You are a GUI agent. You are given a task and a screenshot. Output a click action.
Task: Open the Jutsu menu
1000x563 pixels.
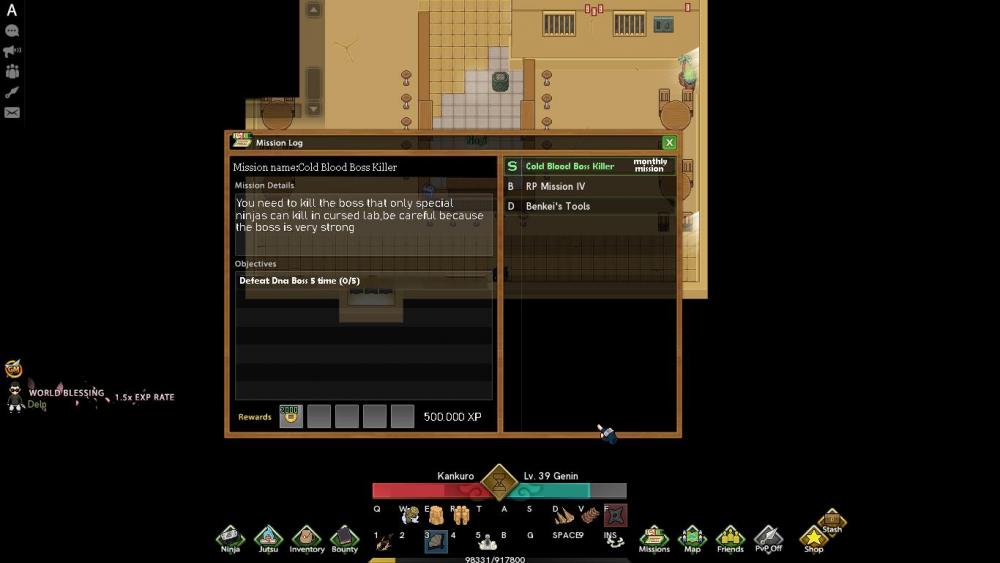(x=268, y=538)
